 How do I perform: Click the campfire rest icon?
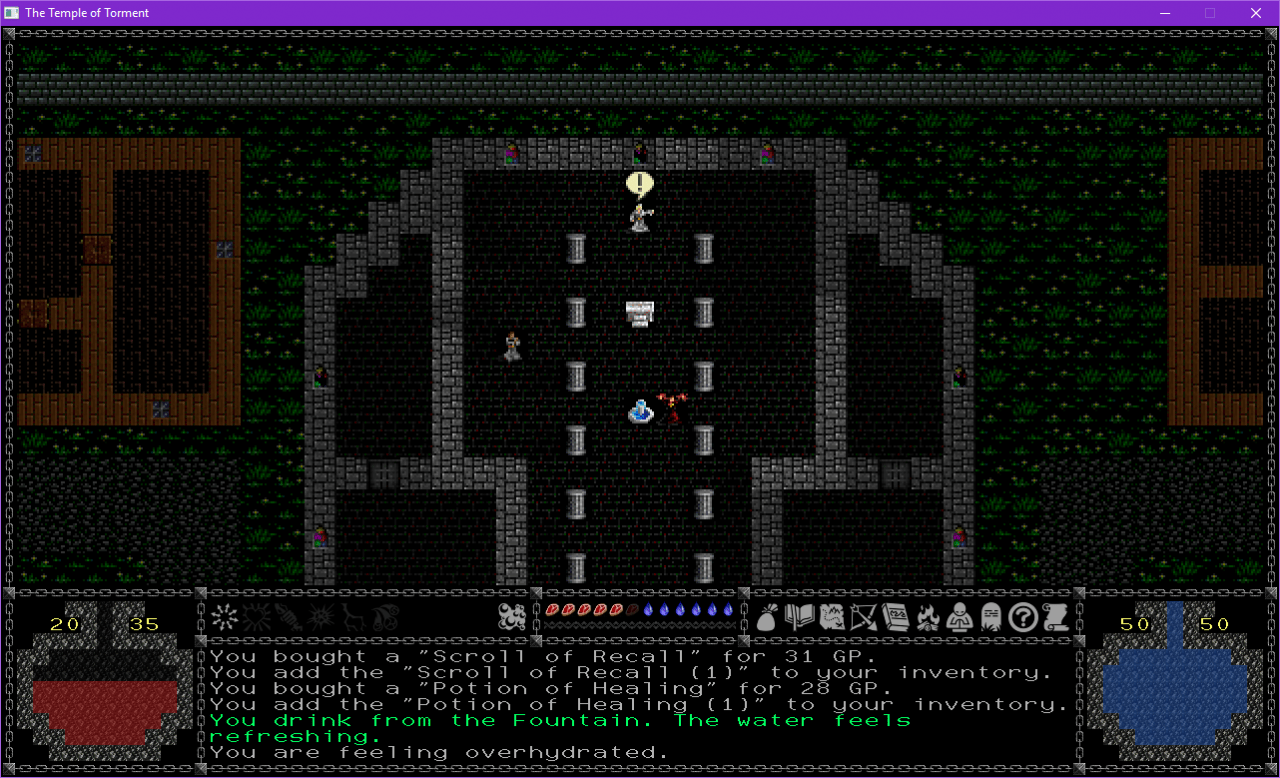click(926, 617)
